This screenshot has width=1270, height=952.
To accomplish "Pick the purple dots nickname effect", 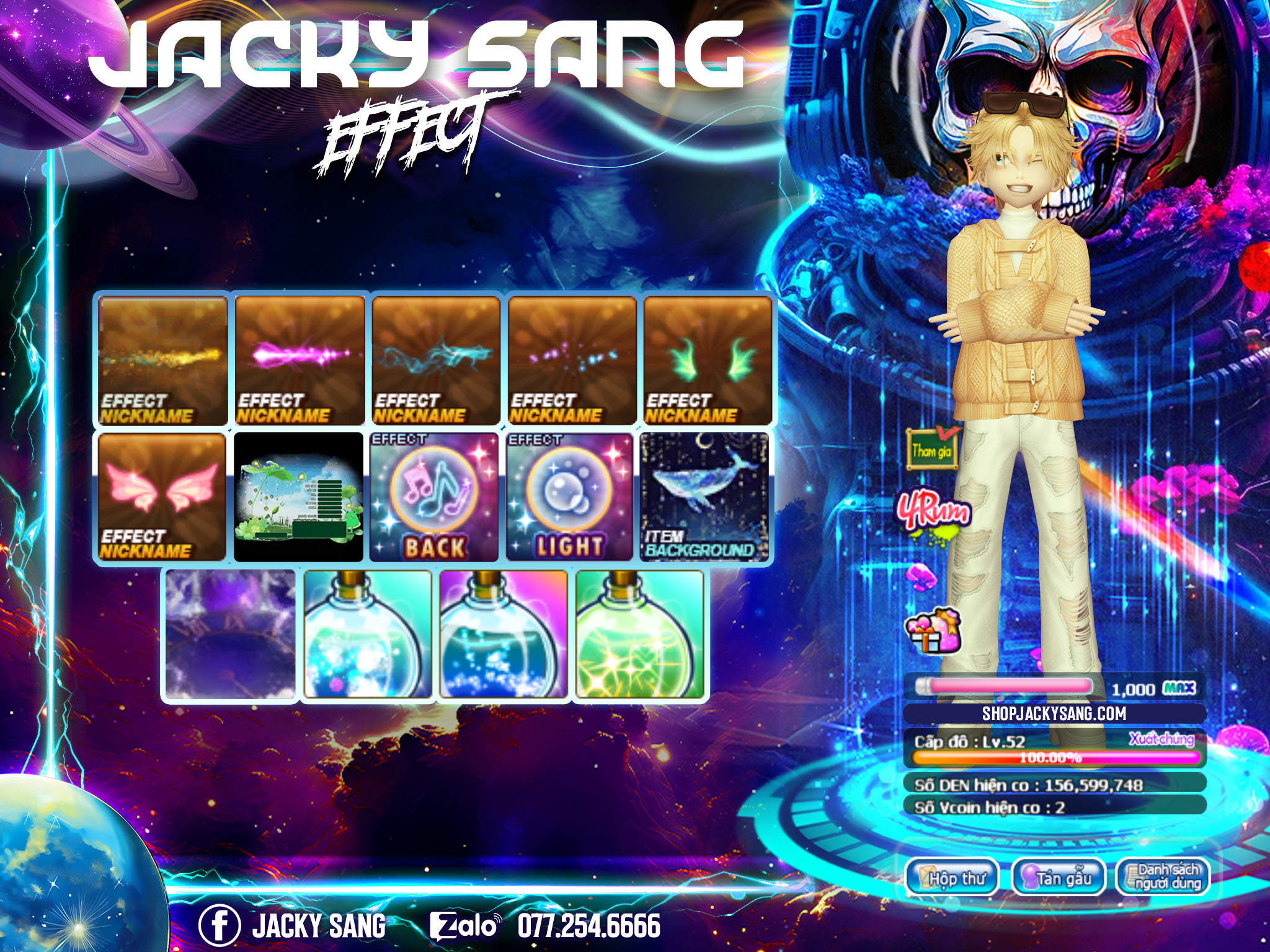I will (572, 360).
